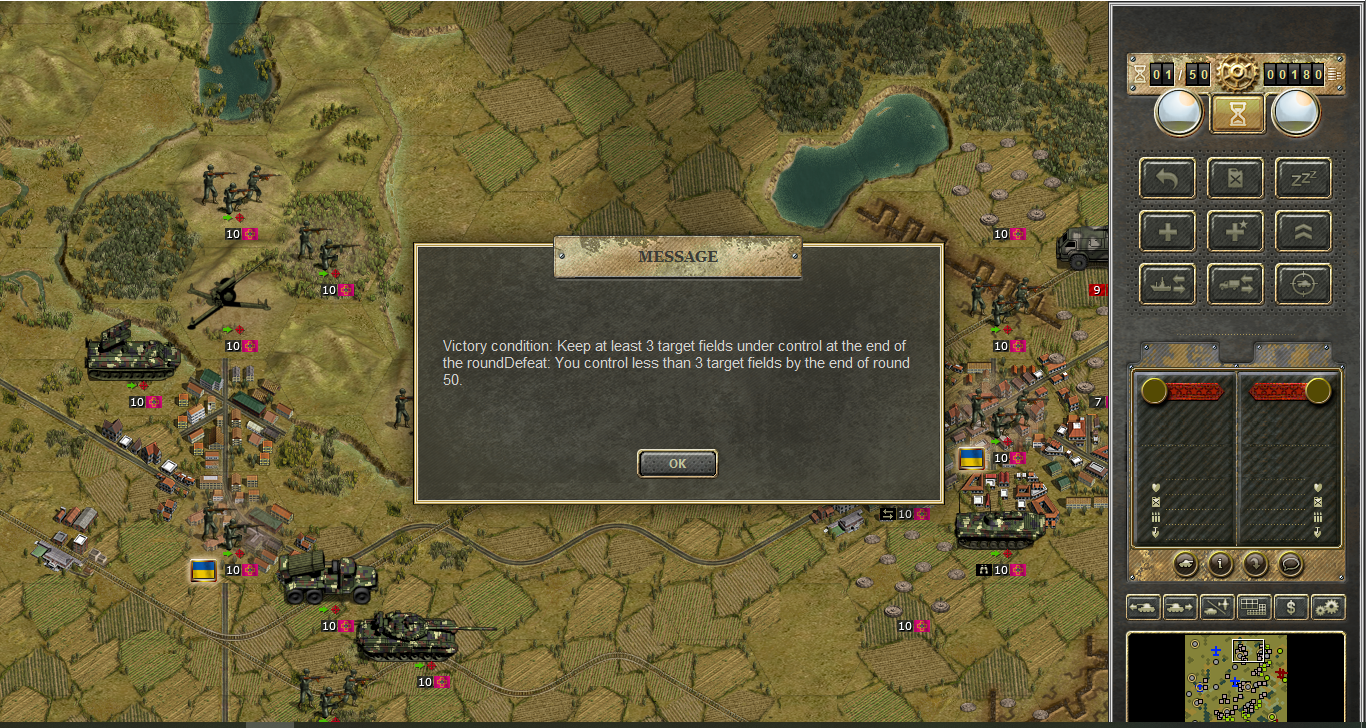The height and width of the screenshot is (728, 1366).
Task: Open the speech bubble message log
Action: tap(1290, 564)
